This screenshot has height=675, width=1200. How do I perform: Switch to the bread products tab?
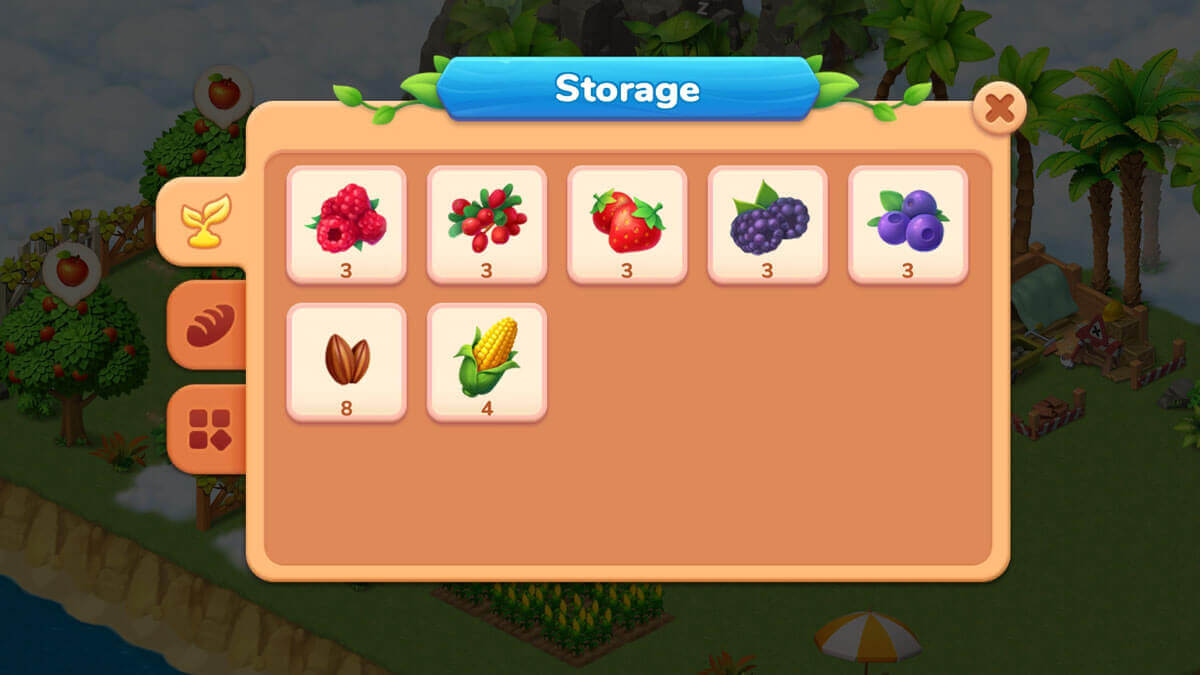click(x=209, y=325)
